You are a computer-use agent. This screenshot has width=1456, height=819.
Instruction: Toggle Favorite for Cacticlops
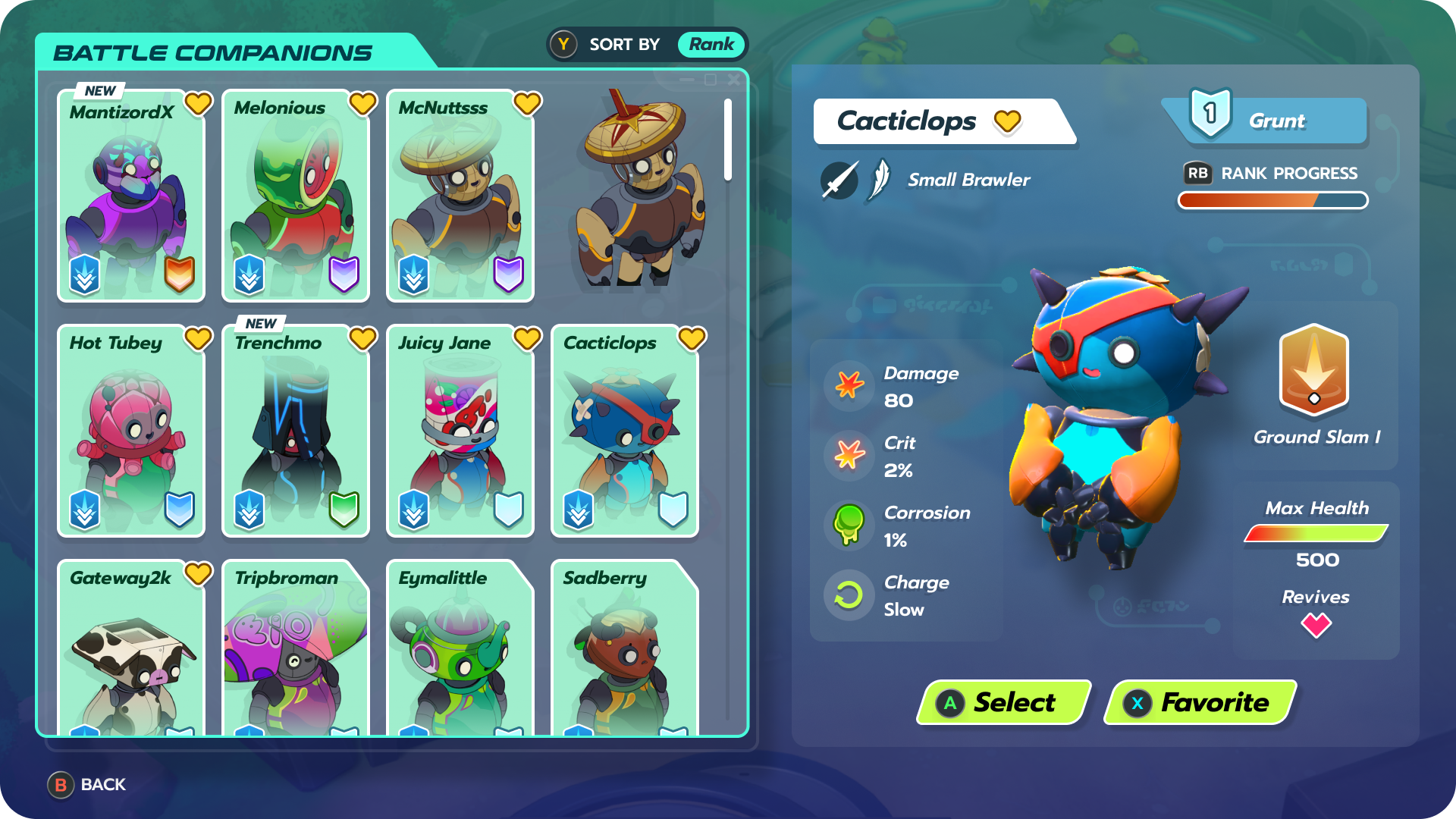coord(1200,702)
